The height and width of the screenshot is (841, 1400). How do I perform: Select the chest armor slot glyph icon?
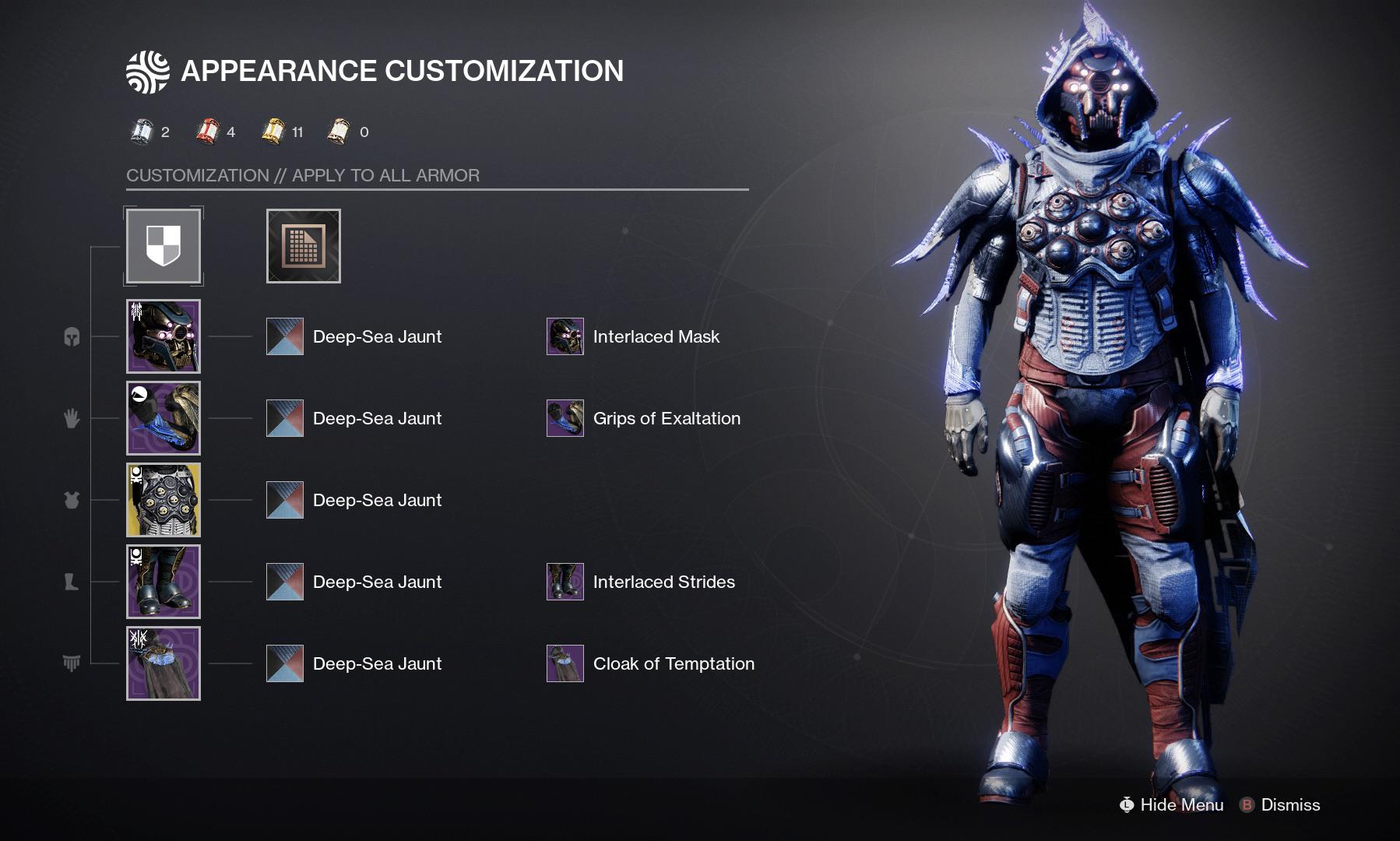[71, 500]
